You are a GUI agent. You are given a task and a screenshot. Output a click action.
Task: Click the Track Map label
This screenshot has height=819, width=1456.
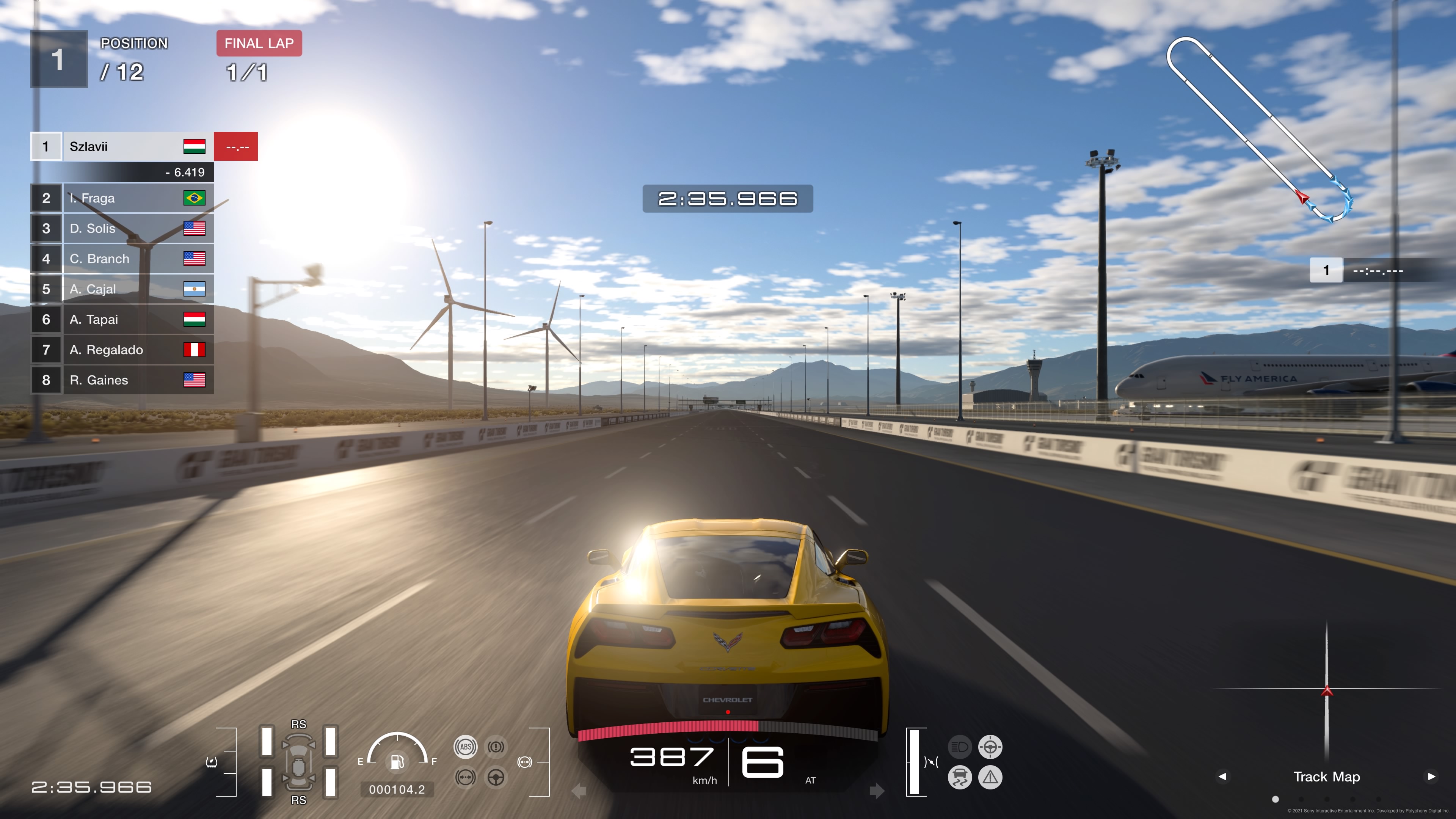coord(1327,777)
